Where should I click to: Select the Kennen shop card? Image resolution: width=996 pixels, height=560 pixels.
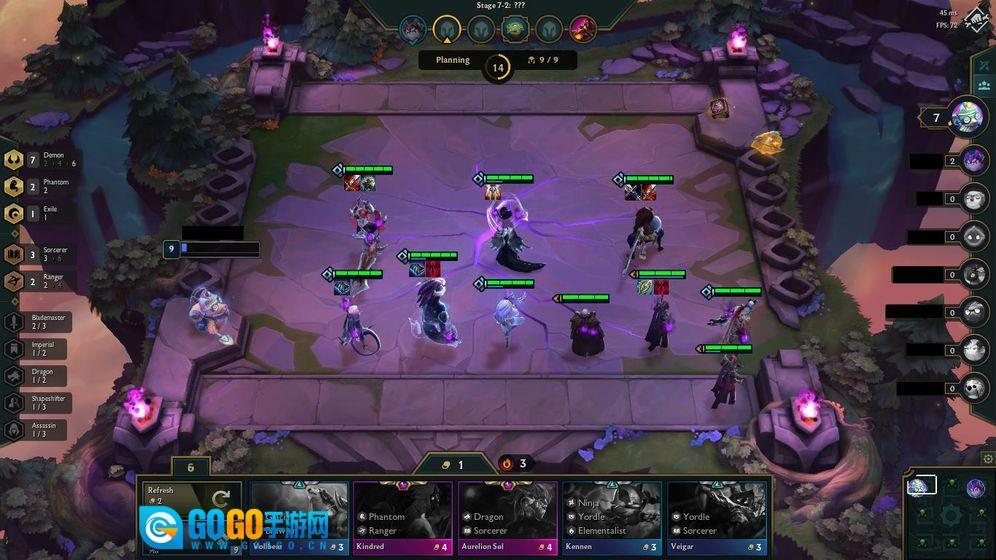coord(611,518)
